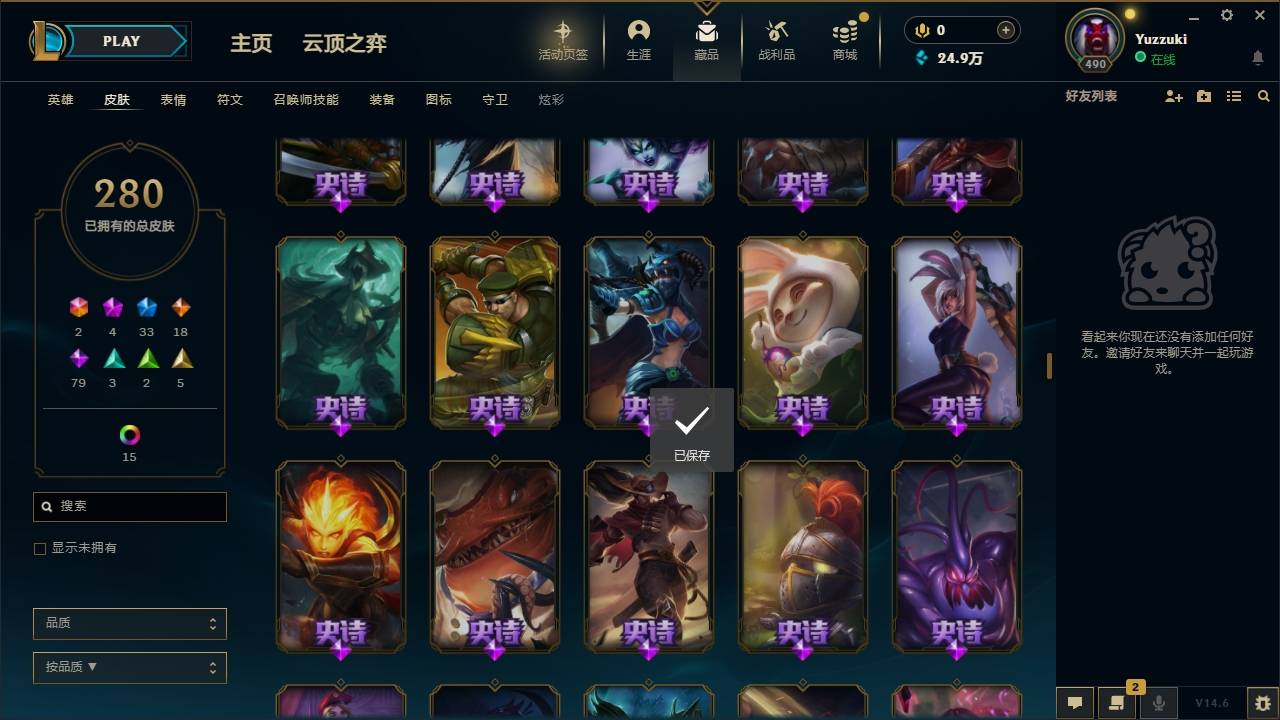1280x720 pixels.
Task: Open the 品质 quality filter dropdown
Action: [x=129, y=623]
